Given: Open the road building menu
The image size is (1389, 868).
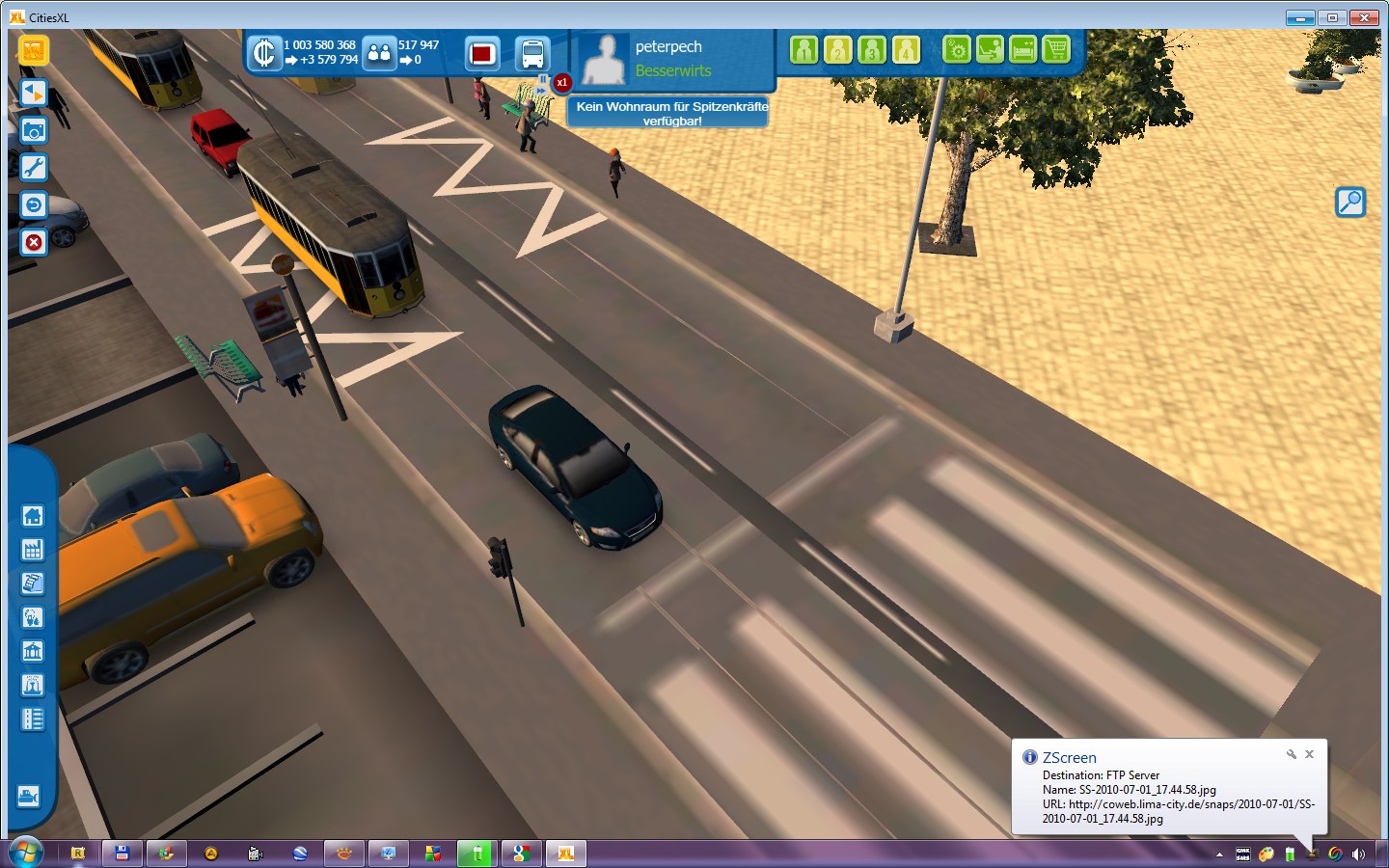Looking at the screenshot, I should 33,719.
